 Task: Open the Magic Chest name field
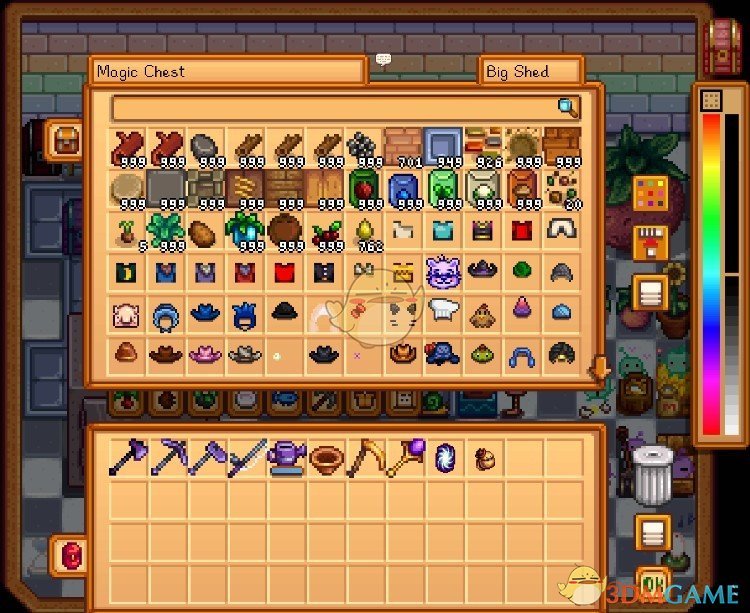coord(227,72)
